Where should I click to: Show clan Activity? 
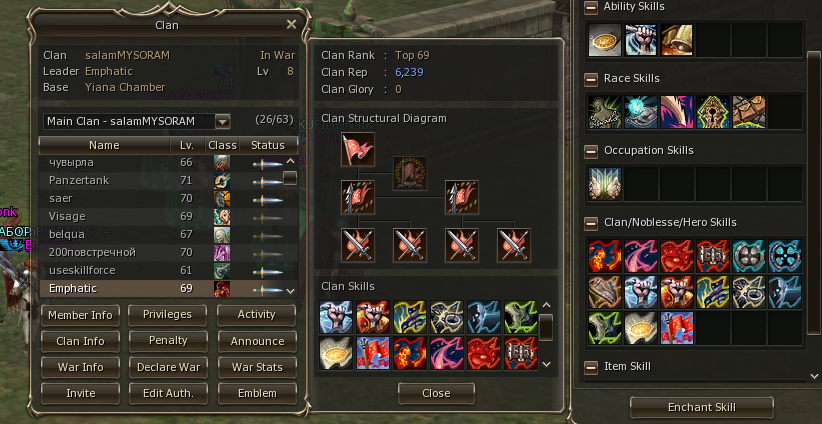256,315
